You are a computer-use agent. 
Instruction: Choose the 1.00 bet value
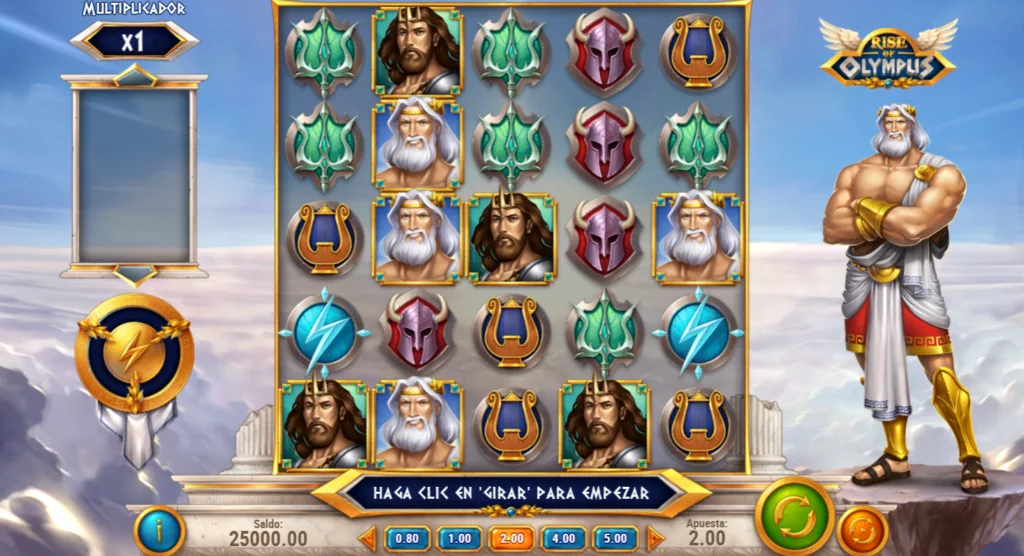(x=459, y=538)
